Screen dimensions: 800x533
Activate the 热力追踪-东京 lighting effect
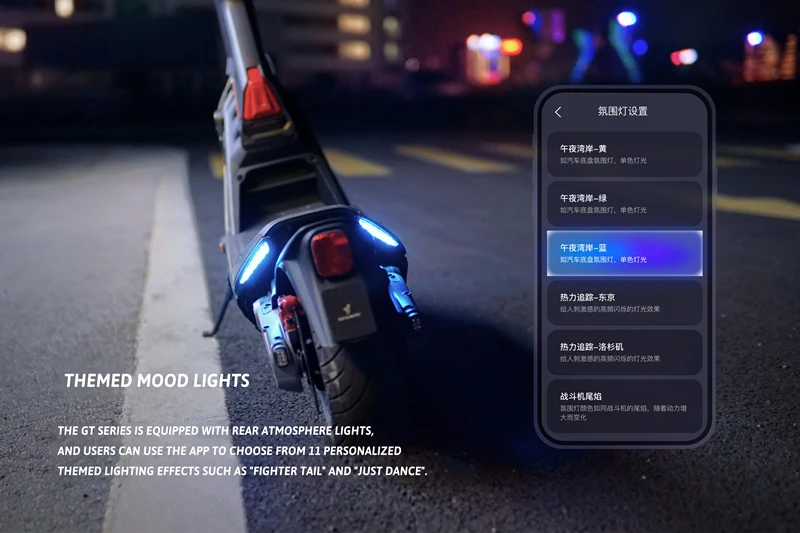[x=624, y=302]
